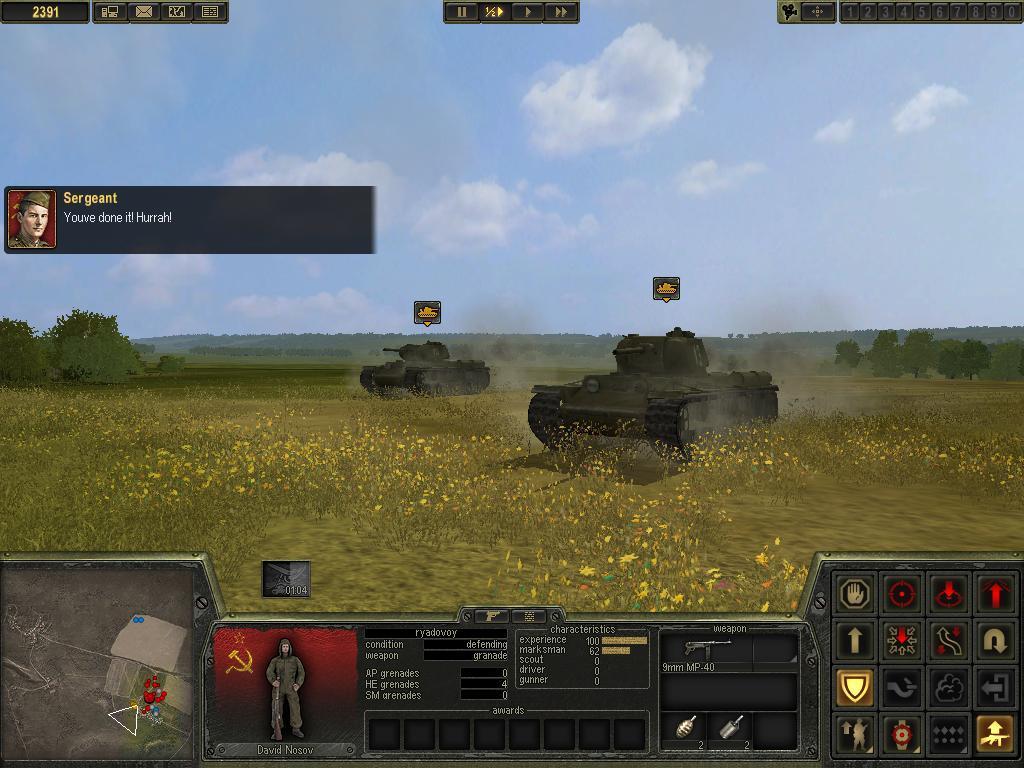Choose the U-turn arrow command

pyautogui.click(x=995, y=641)
